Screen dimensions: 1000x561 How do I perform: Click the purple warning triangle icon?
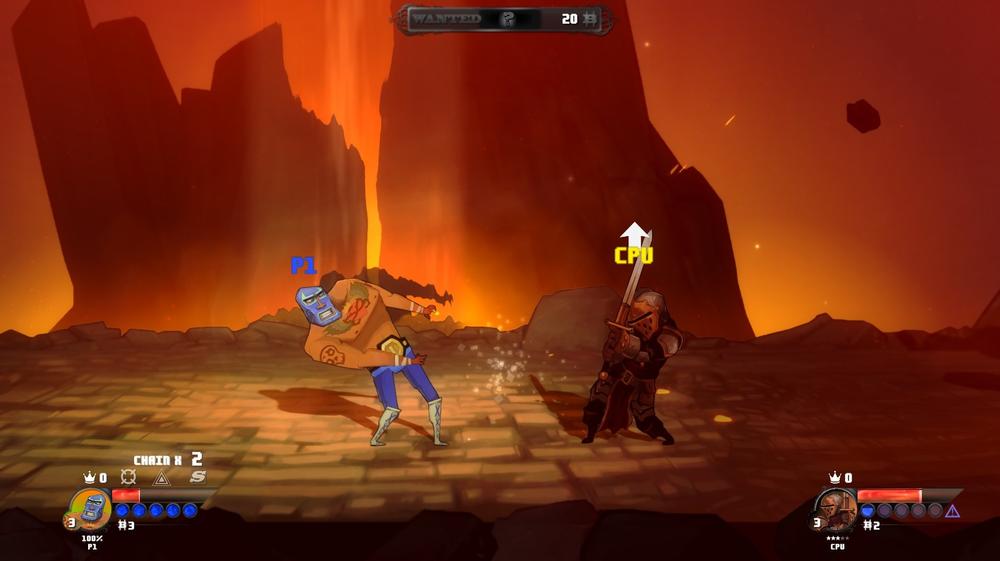952,511
